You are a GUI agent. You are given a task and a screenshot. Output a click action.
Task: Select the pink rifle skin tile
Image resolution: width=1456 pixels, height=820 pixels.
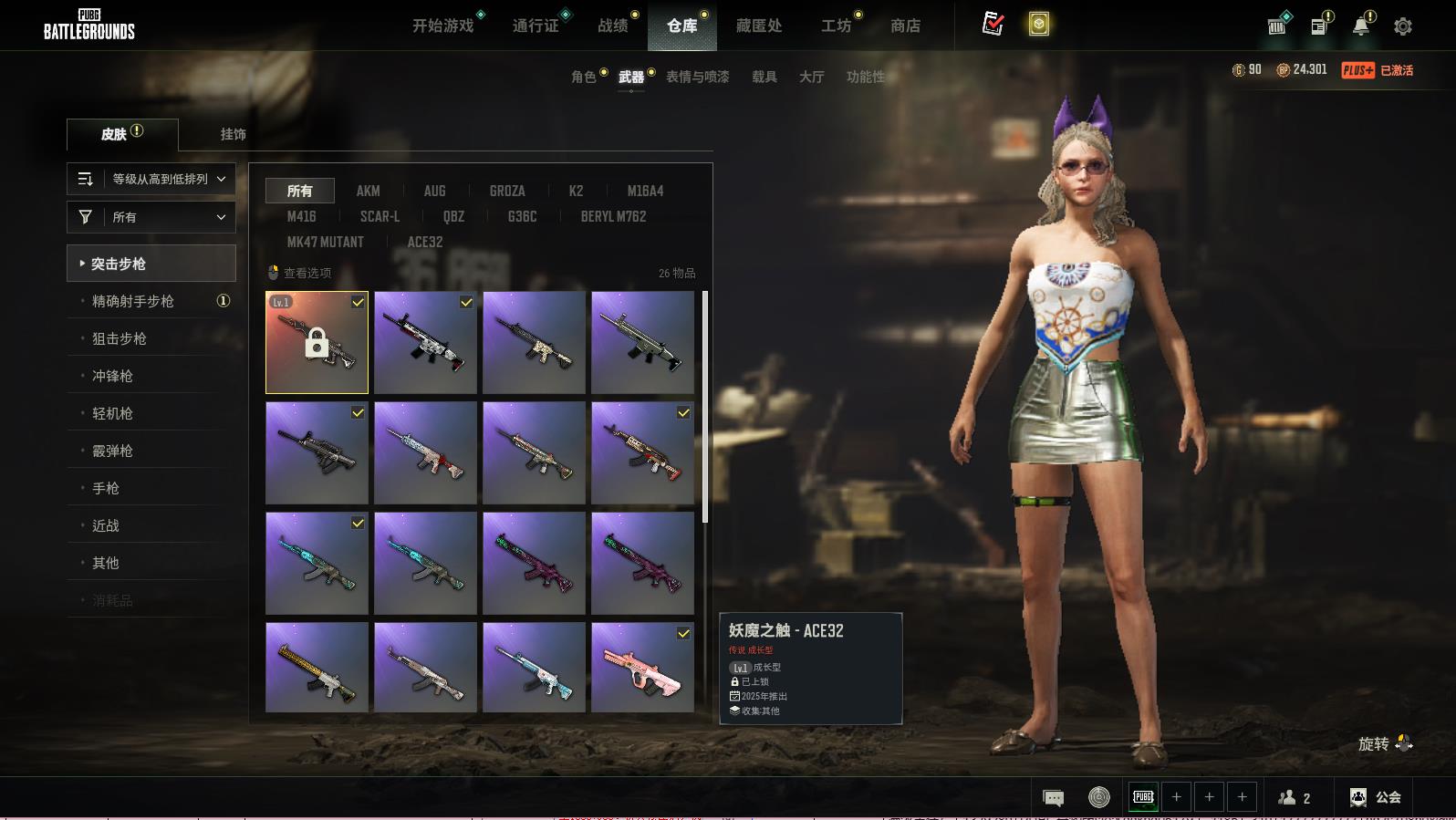tap(642, 667)
